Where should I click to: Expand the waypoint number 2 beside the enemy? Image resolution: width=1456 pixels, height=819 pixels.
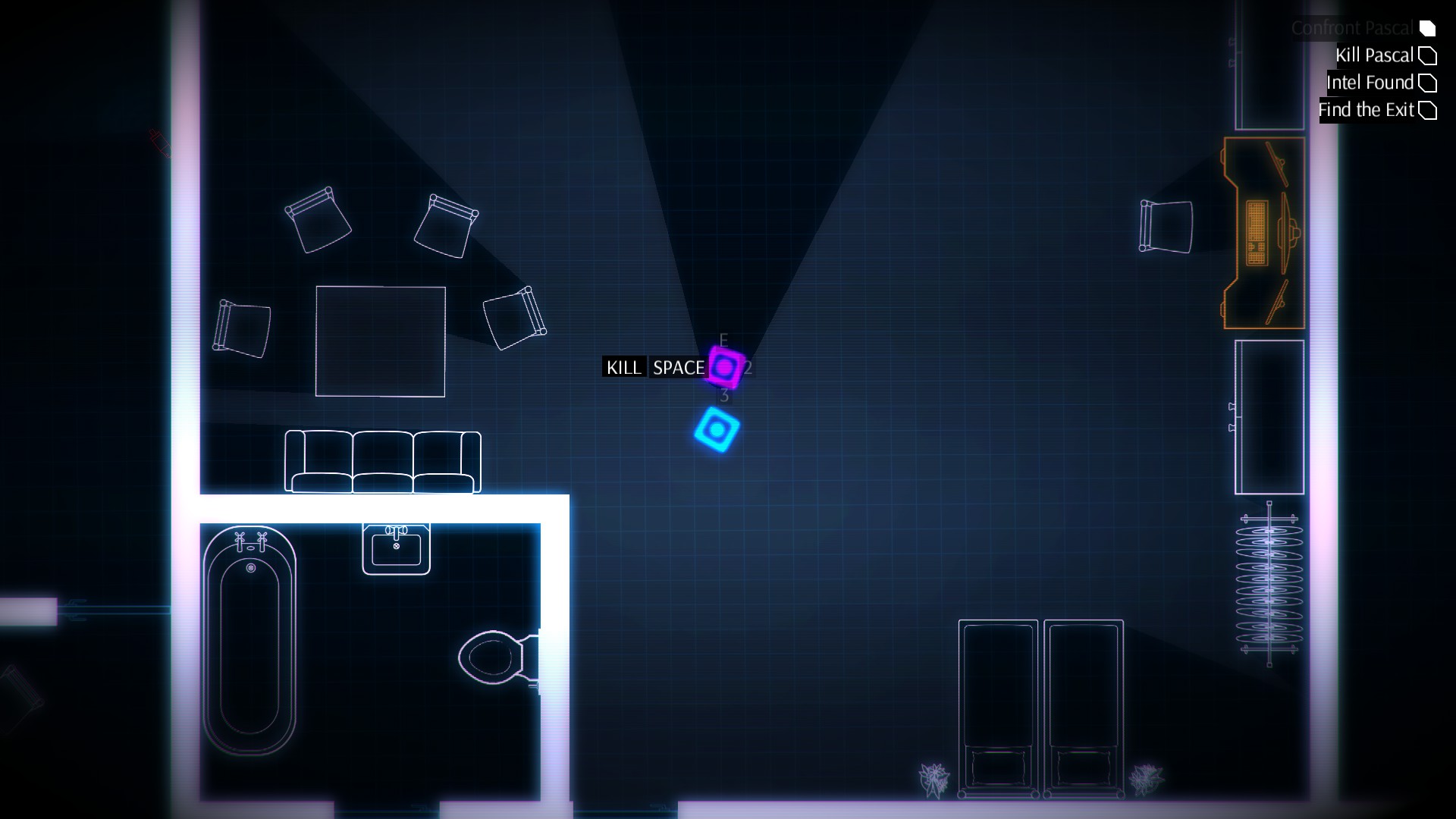pyautogui.click(x=748, y=368)
